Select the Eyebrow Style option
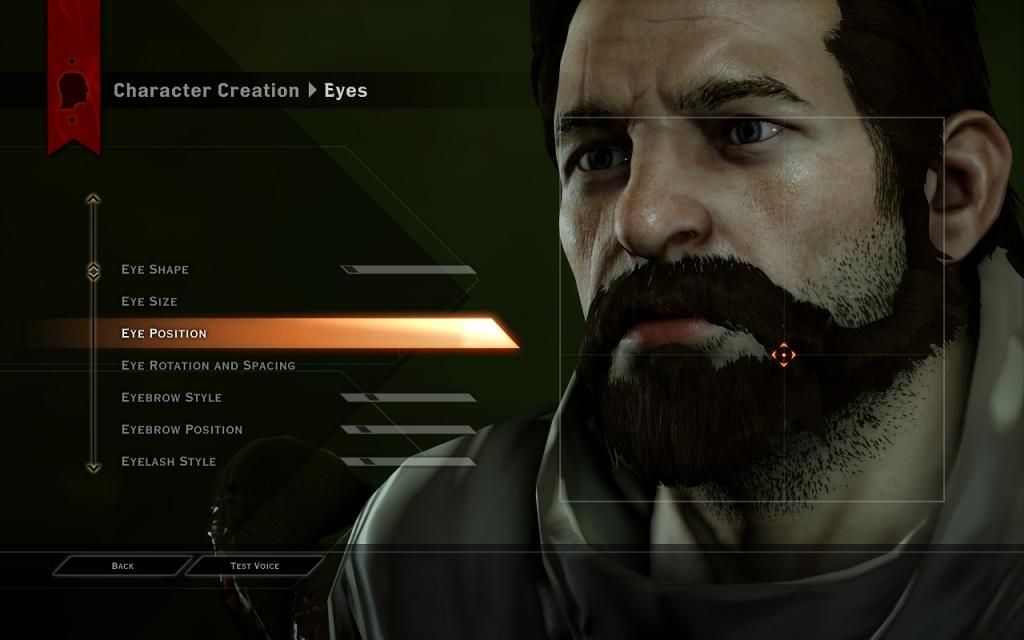The width and height of the screenshot is (1024, 640). click(x=171, y=398)
